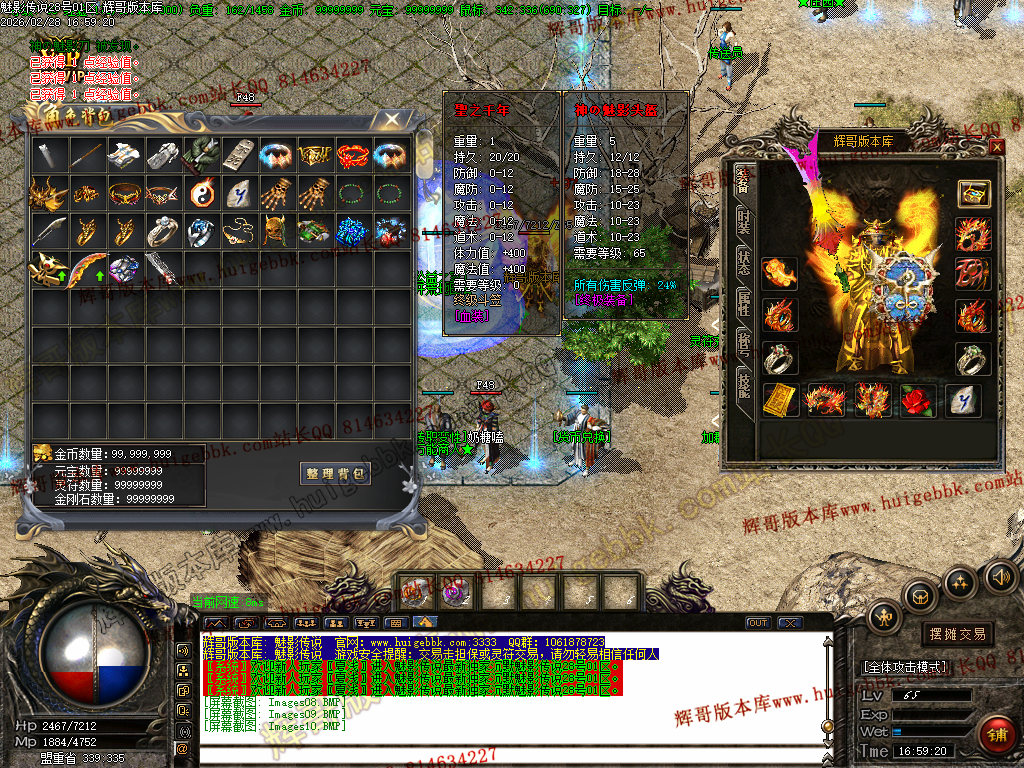Select the stone tablet item in backpack
1024x768 pixels.
click(x=239, y=155)
